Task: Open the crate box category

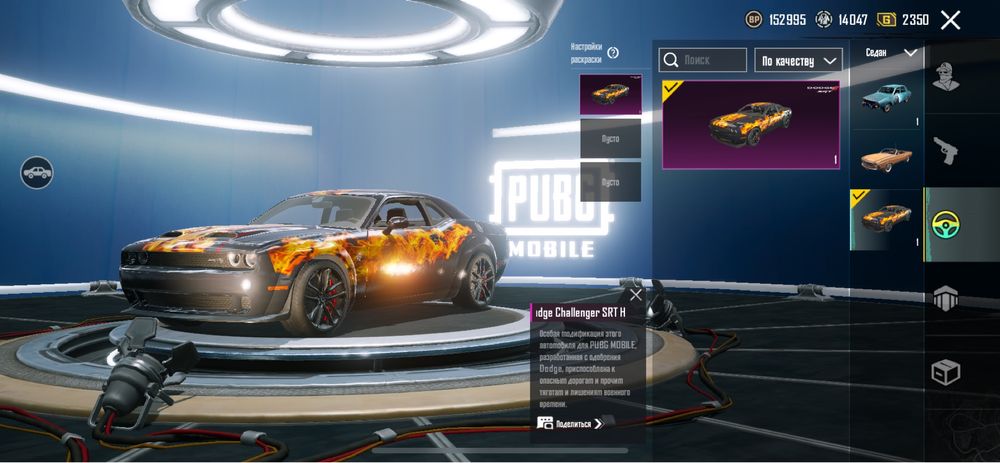Action: 946,372
